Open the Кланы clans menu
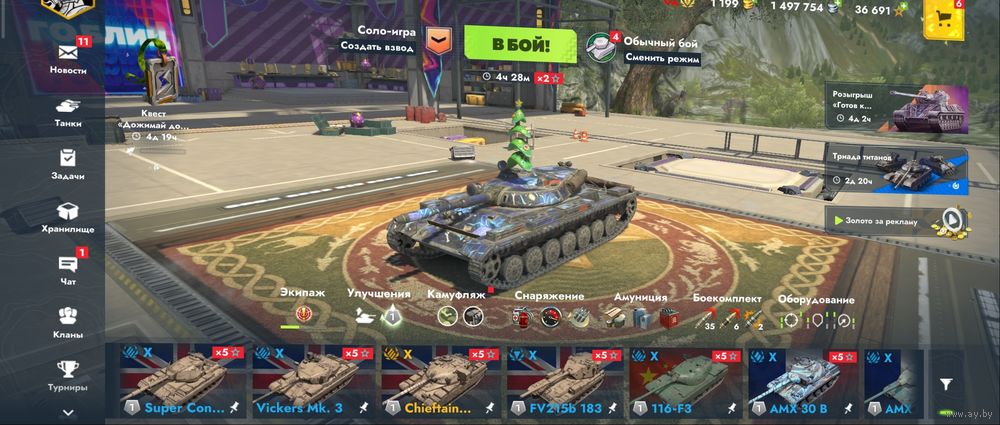Screen dimensions: 1000x425 [68, 321]
